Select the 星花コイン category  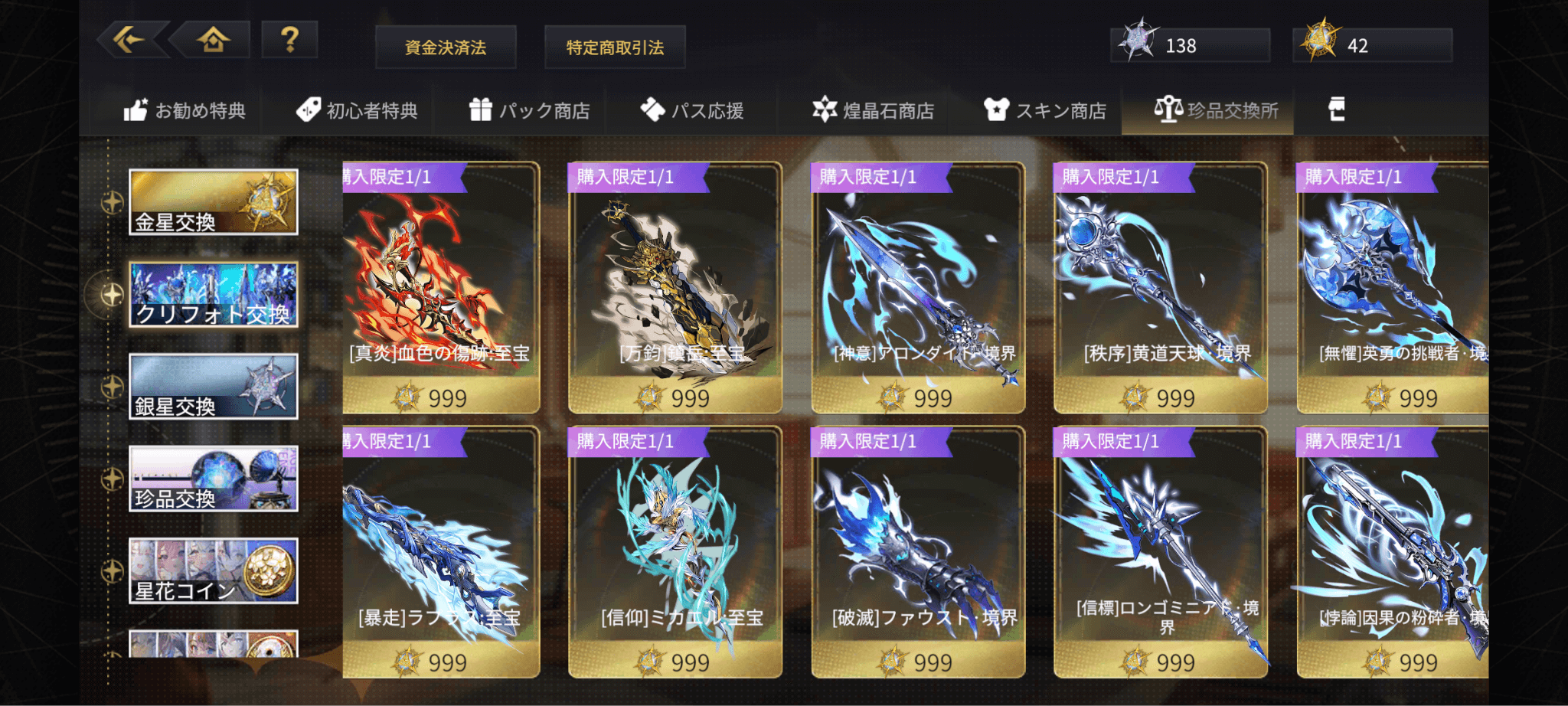point(213,570)
